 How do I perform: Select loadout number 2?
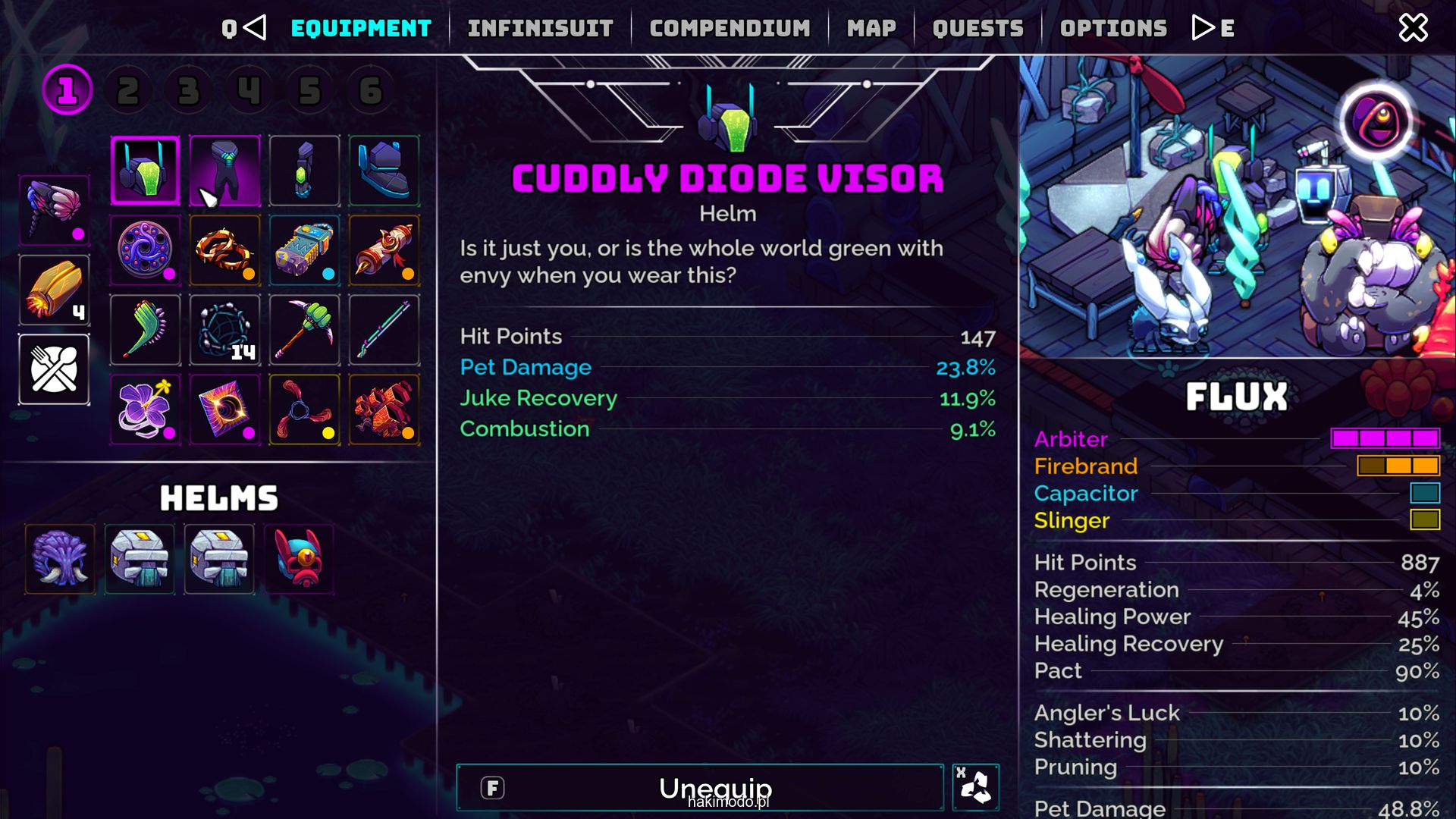(128, 91)
